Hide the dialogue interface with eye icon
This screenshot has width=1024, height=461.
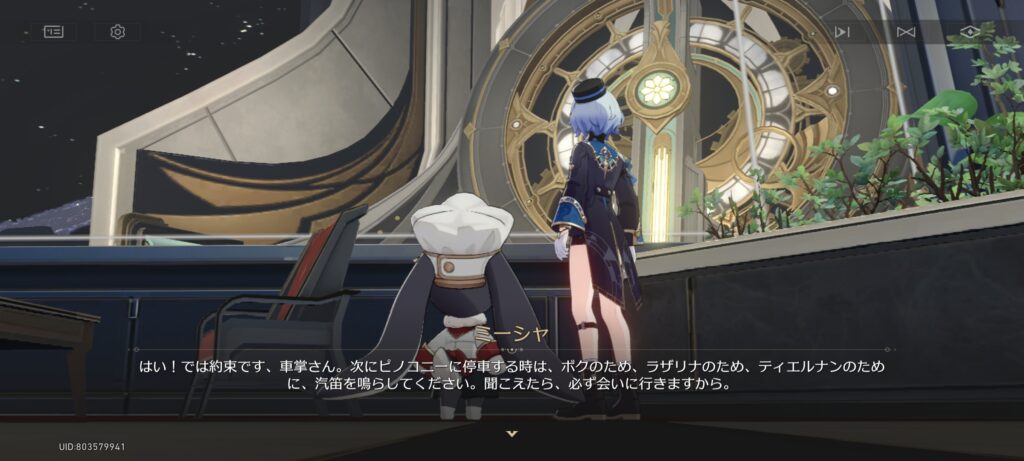coord(969,32)
